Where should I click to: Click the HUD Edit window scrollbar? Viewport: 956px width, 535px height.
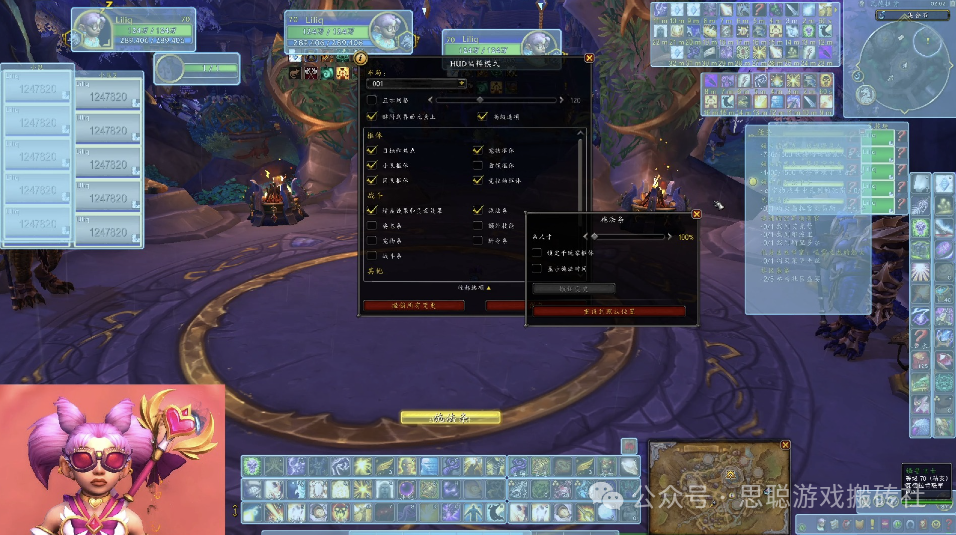581,200
